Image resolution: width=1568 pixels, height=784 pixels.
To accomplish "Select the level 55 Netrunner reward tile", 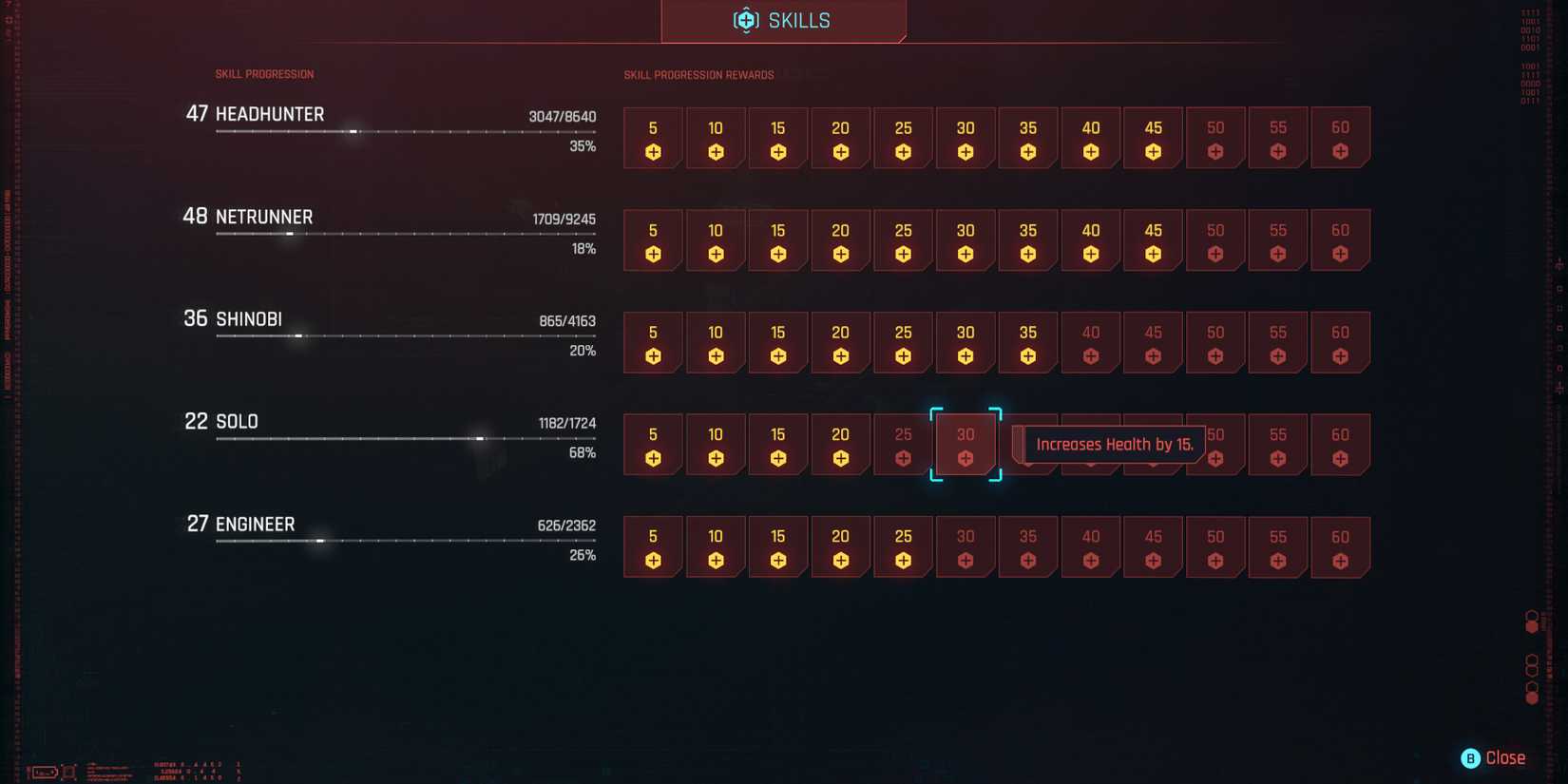I will click(1277, 240).
